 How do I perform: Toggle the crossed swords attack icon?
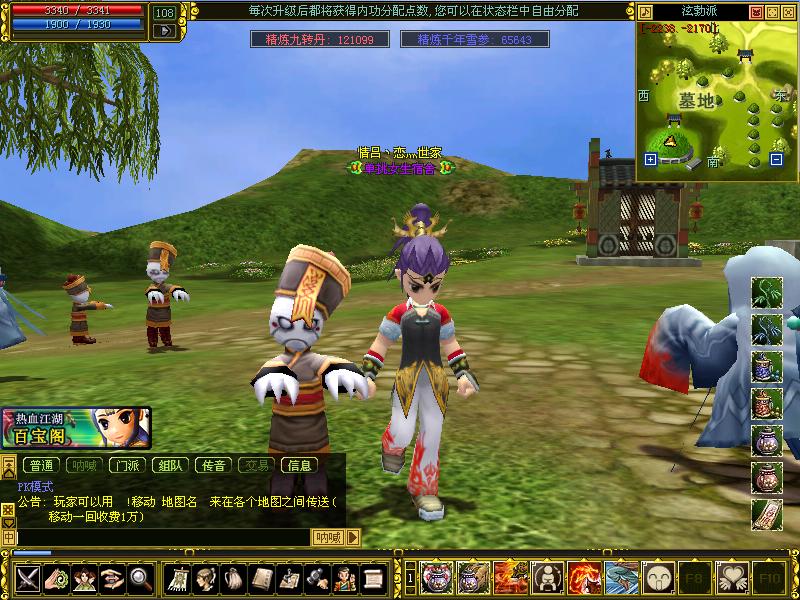pos(27,577)
